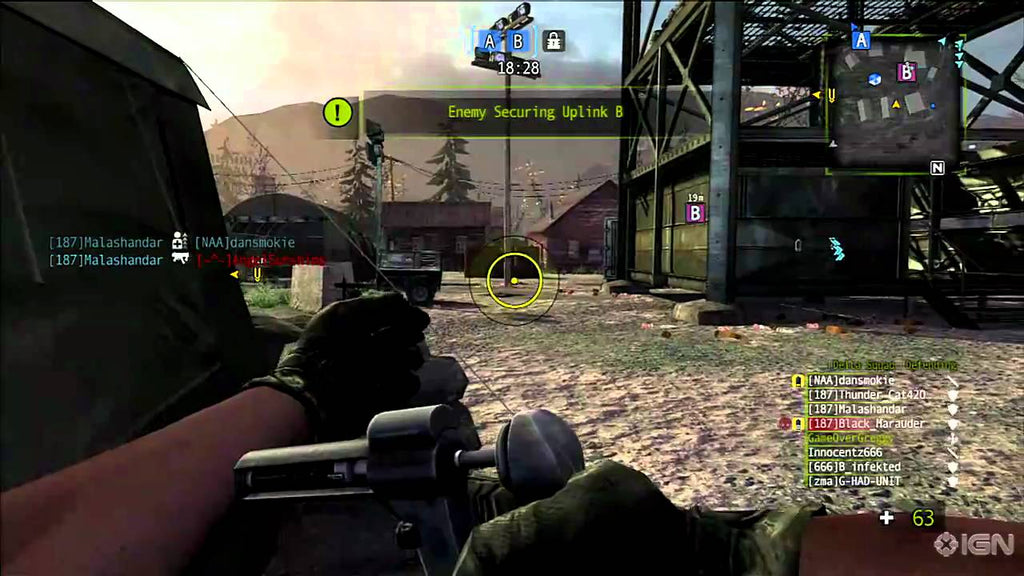Select the B uplink waypoint showing 19m
This screenshot has width=1024, height=576.
(x=695, y=212)
